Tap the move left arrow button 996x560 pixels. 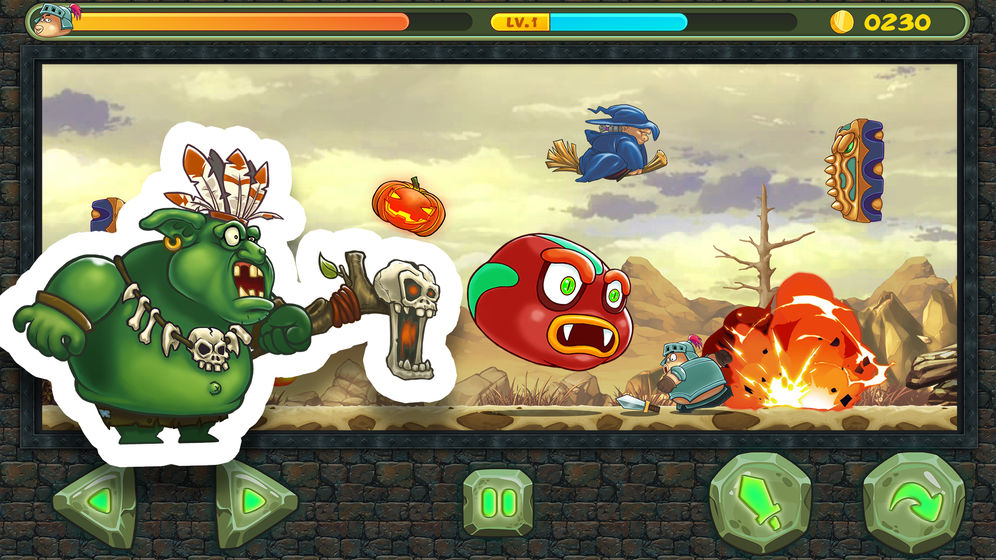[95, 501]
